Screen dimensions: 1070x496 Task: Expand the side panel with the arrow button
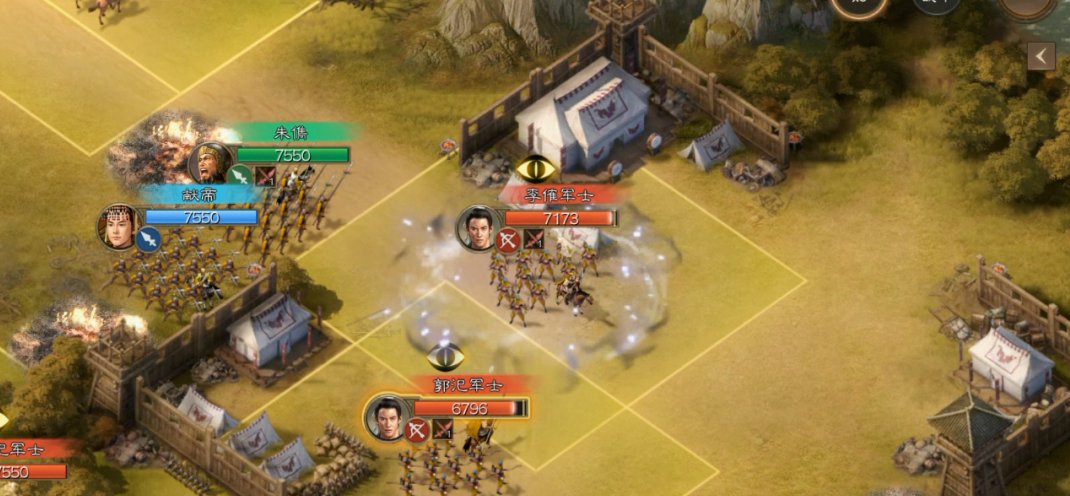(1041, 56)
